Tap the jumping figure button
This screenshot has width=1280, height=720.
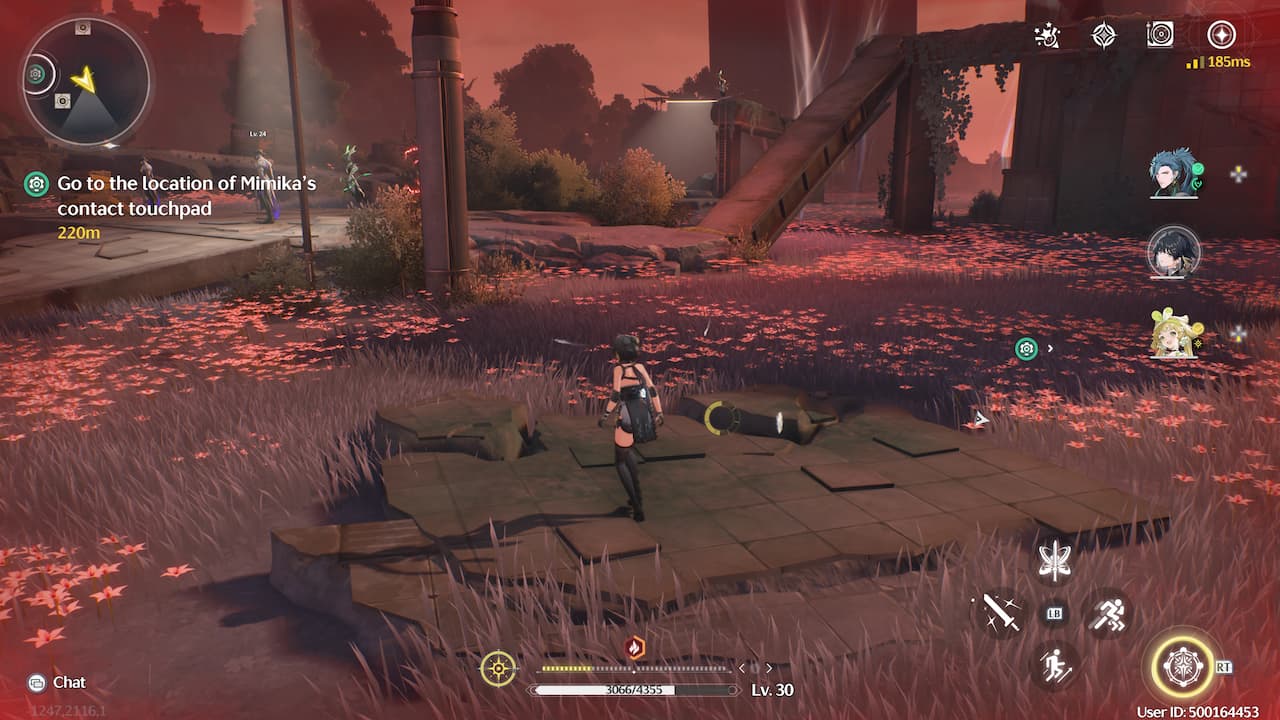1054,665
